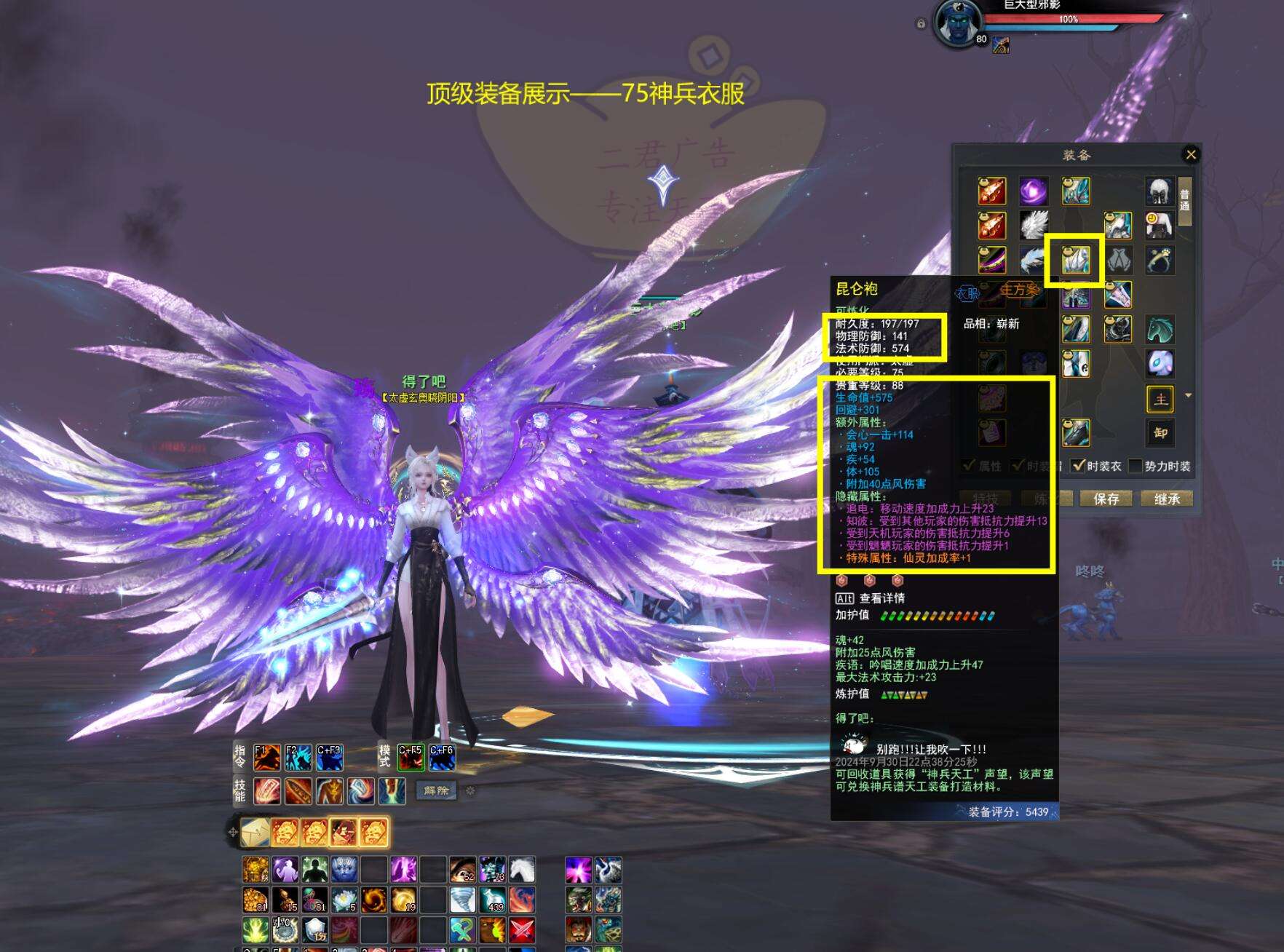
Task: Select the purple orb equipment slot
Action: click(x=1034, y=191)
